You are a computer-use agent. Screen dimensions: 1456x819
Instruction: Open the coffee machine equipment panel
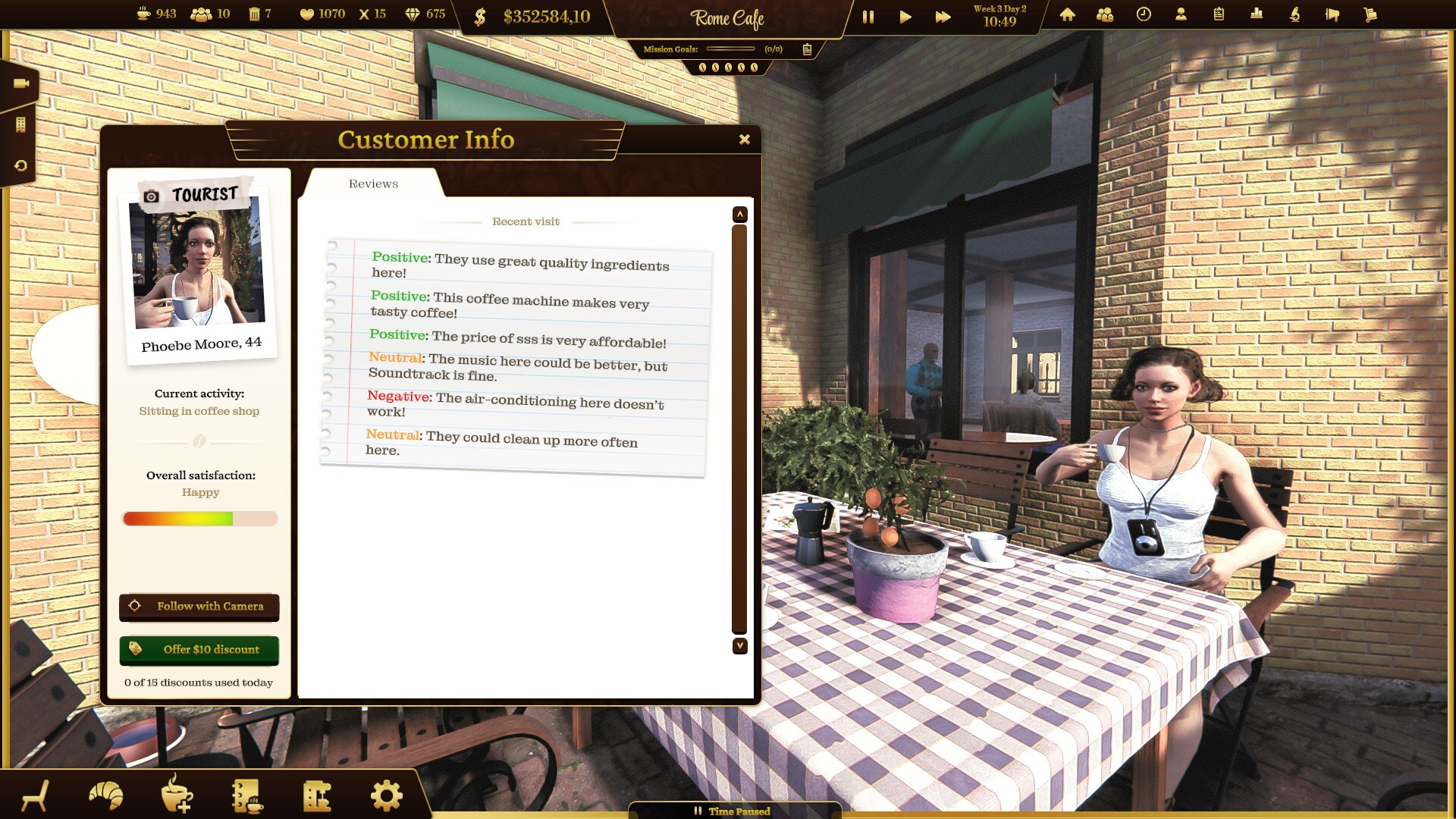pos(318,794)
